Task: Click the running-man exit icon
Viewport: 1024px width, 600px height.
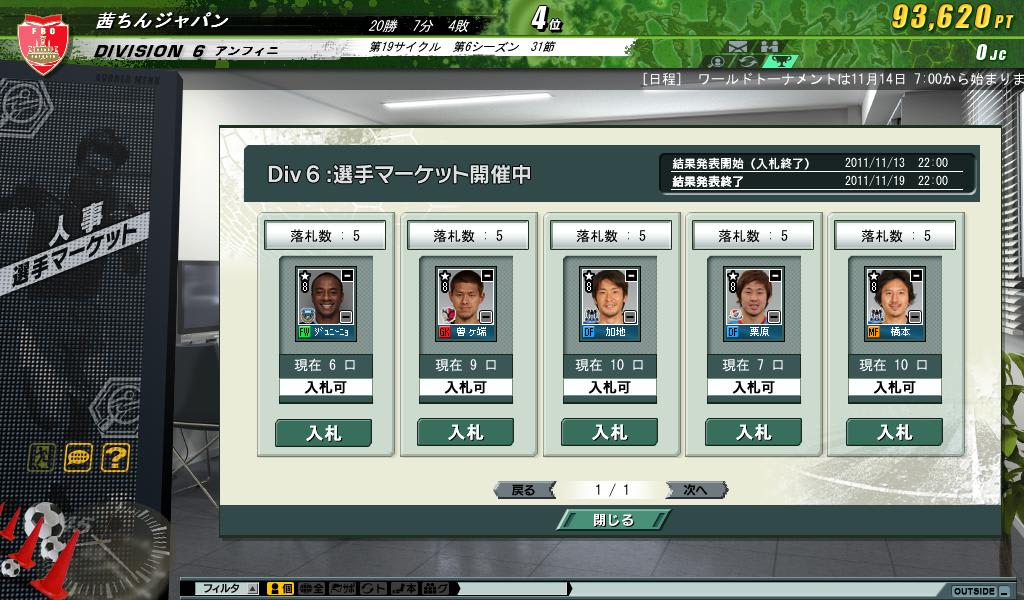Action: click(43, 458)
